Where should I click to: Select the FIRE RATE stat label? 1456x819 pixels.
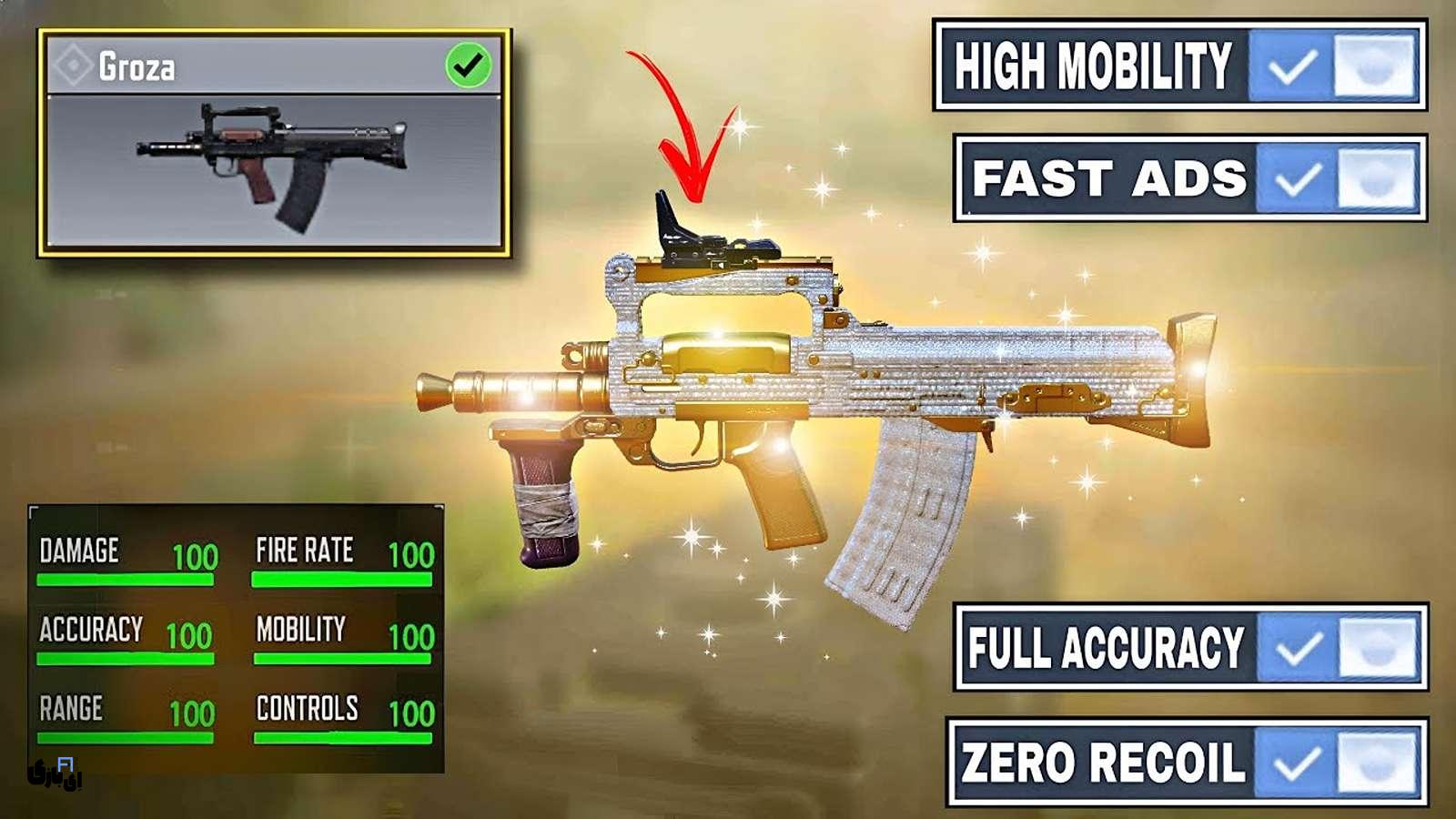click(x=305, y=551)
